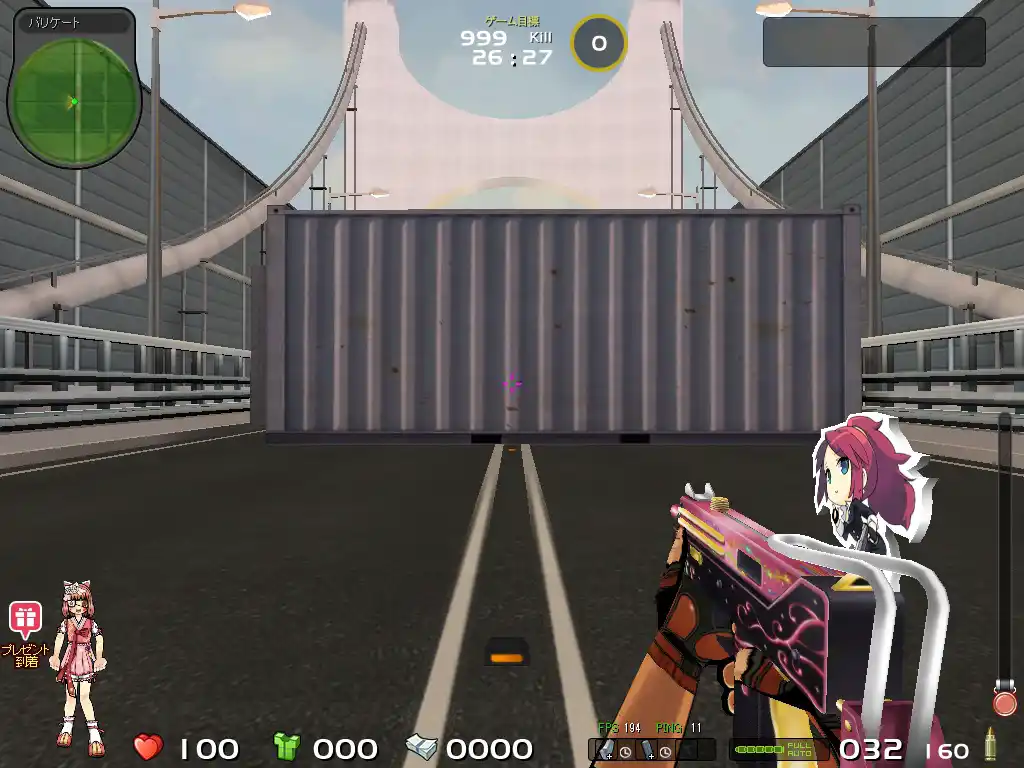Open the pink gift box present notification
This screenshot has width=1024, height=768.
25,618
